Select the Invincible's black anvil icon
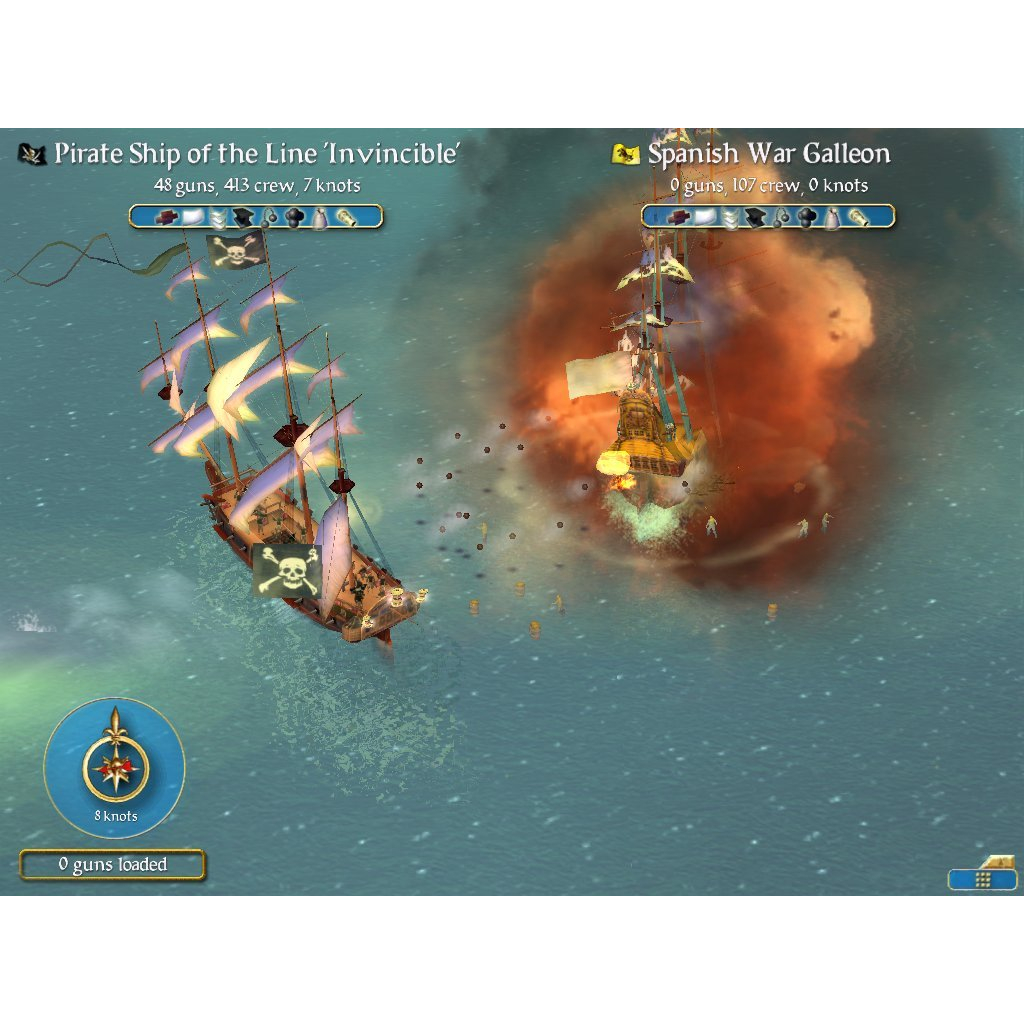Viewport: 1024px width, 1024px height. pyautogui.click(x=244, y=217)
